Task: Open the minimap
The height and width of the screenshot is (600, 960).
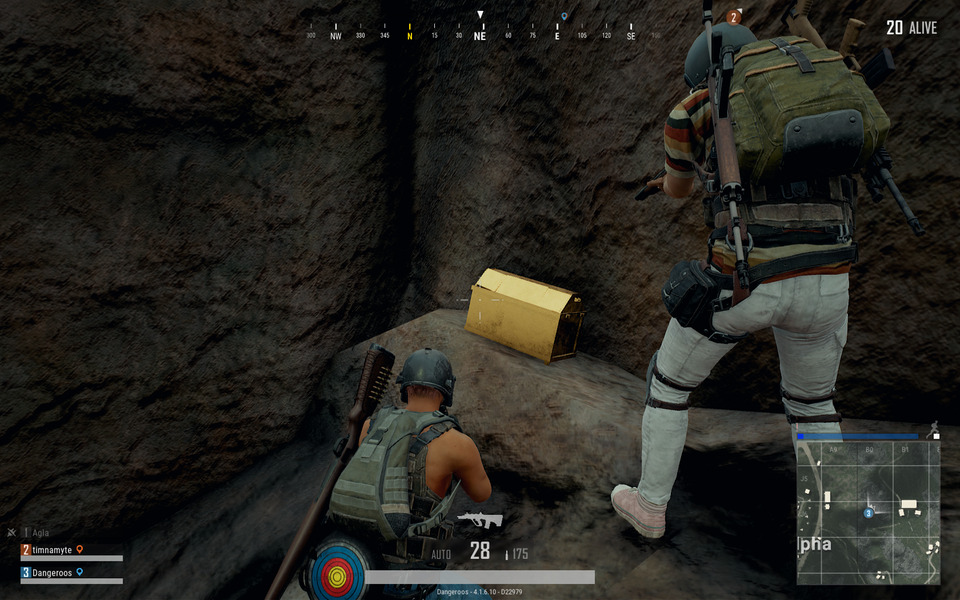Action: (868, 512)
